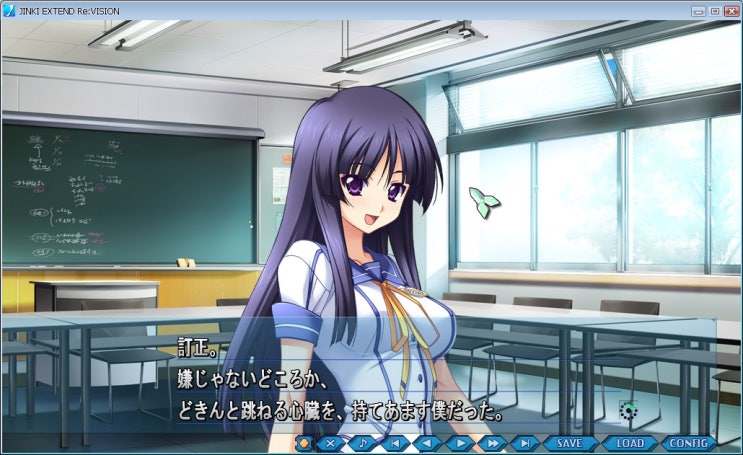Click the skip-to-next button
The width and height of the screenshot is (743, 455).
(523, 443)
